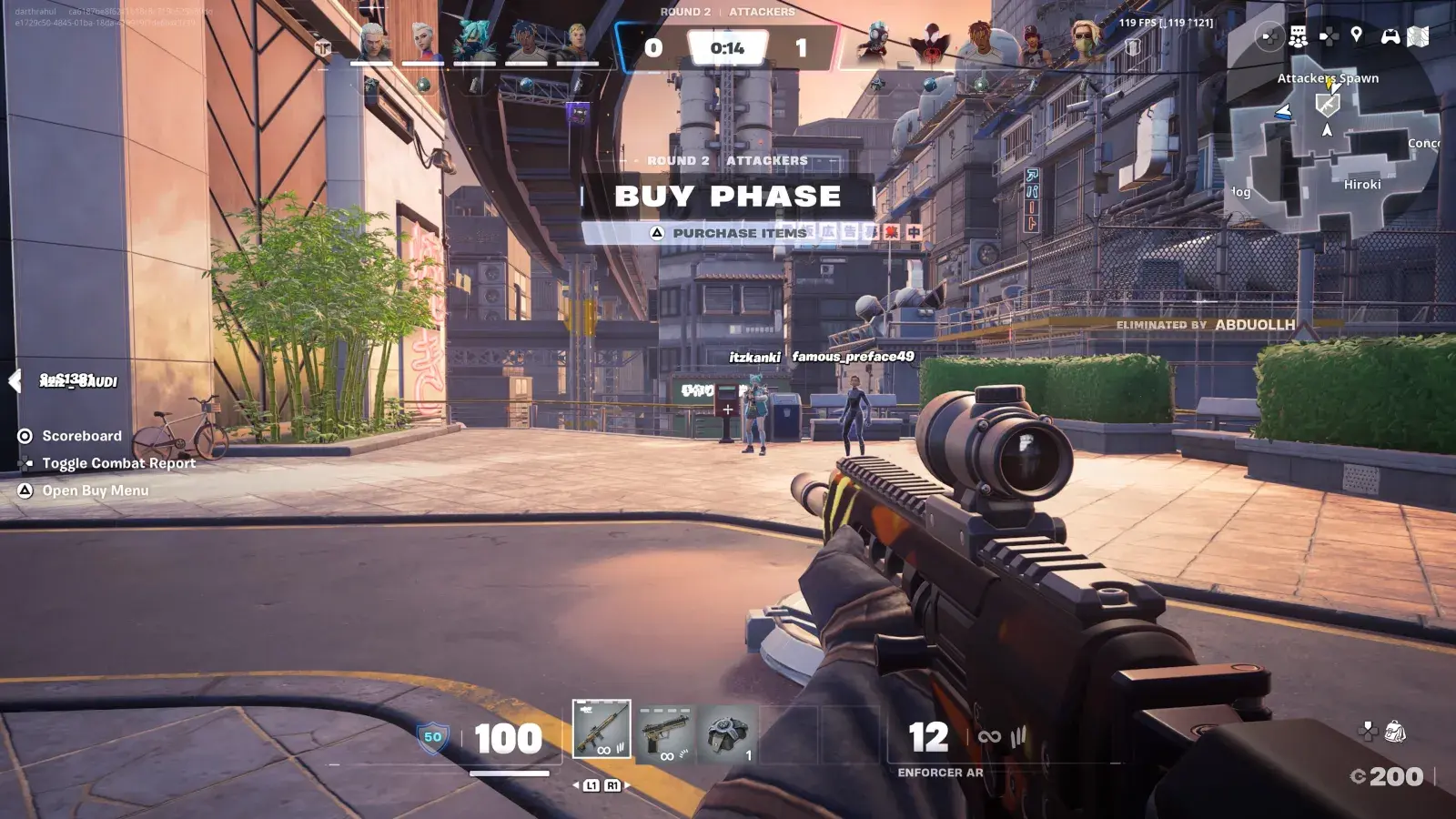Image resolution: width=1456 pixels, height=819 pixels.
Task: Toggle Combat Report from the left options
Action: point(26,463)
